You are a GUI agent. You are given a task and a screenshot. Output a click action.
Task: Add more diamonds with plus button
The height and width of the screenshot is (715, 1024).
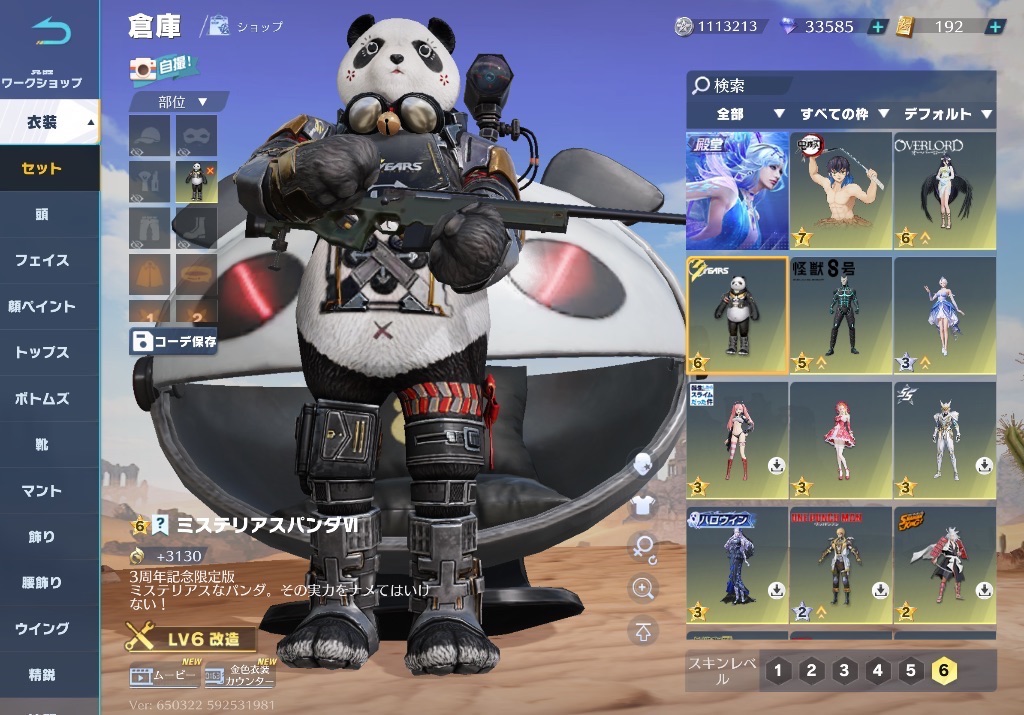tap(877, 27)
